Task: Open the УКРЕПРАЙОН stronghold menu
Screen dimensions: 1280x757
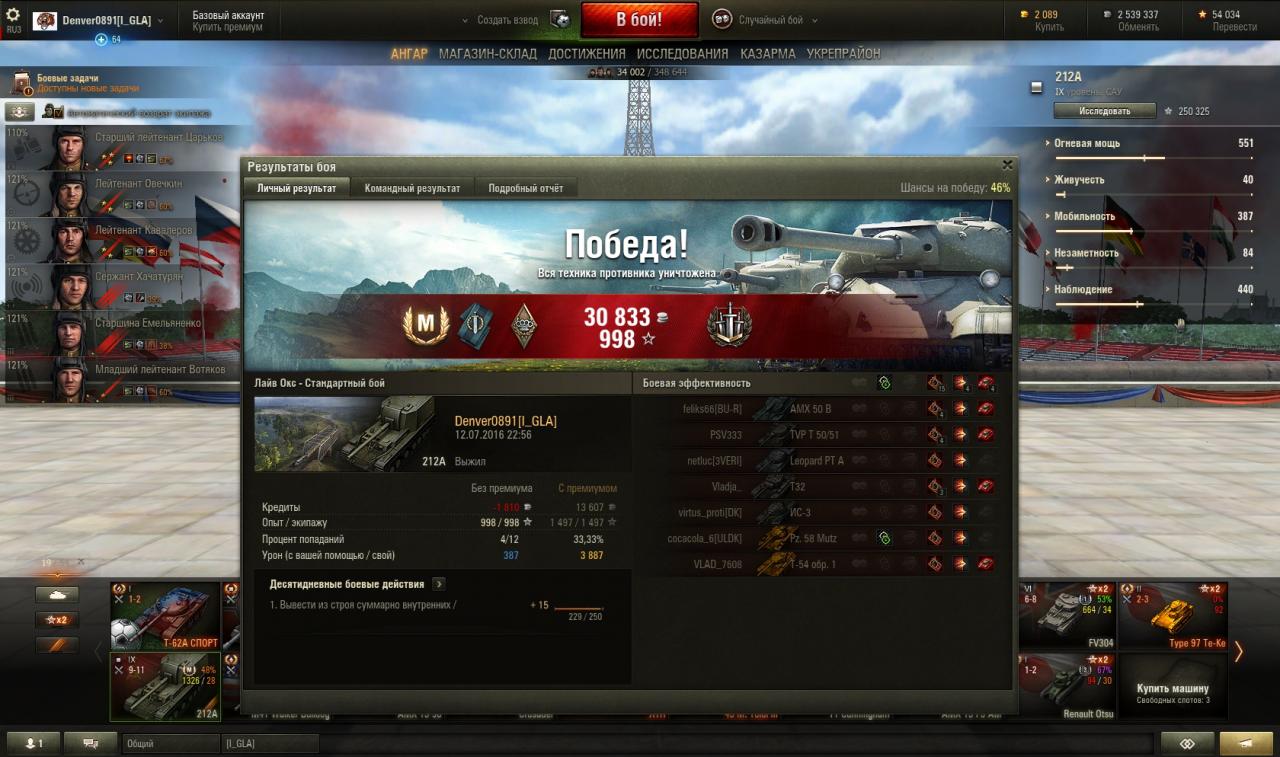Action: 843,54
